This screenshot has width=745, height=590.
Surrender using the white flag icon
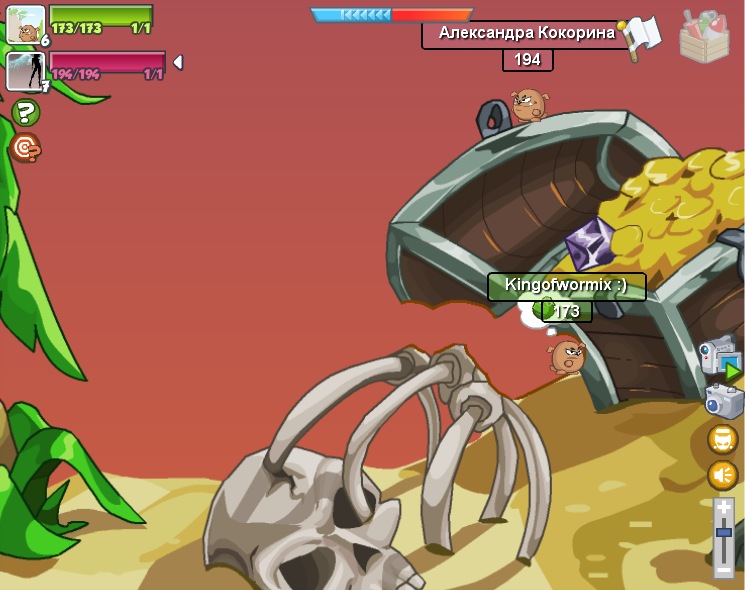click(x=642, y=36)
